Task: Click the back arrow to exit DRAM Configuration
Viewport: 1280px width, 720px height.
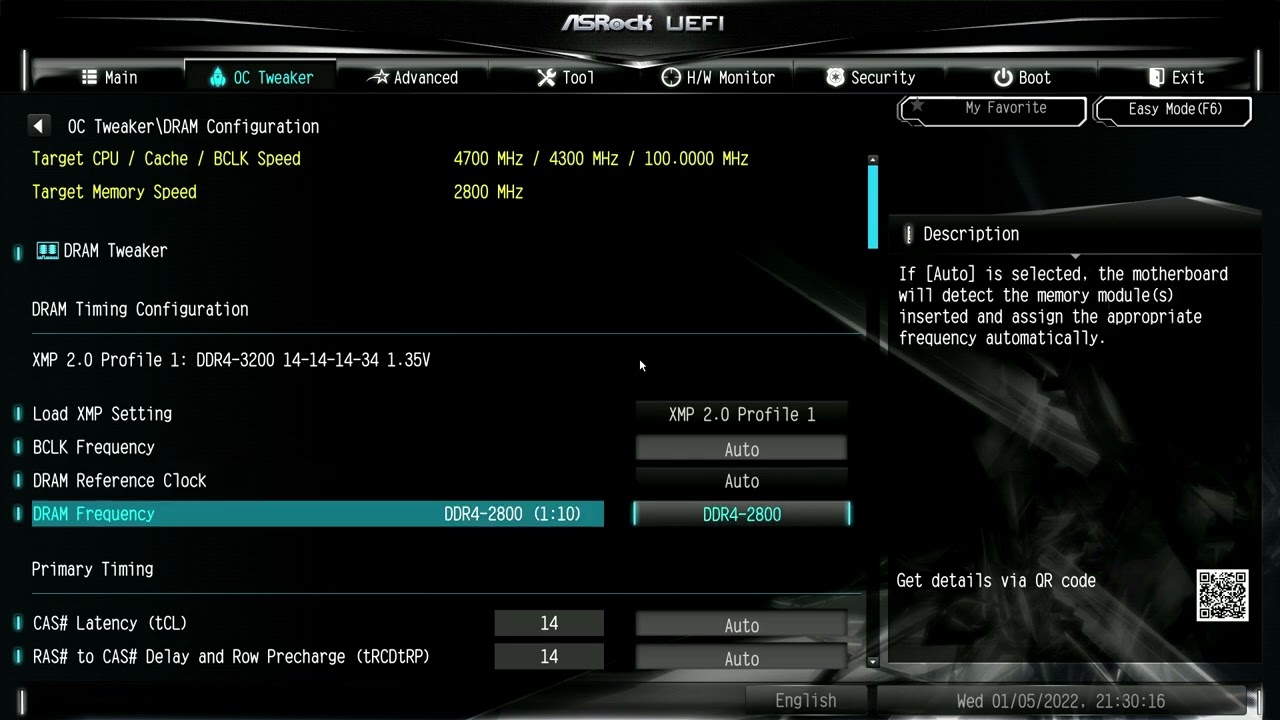Action: [38, 125]
